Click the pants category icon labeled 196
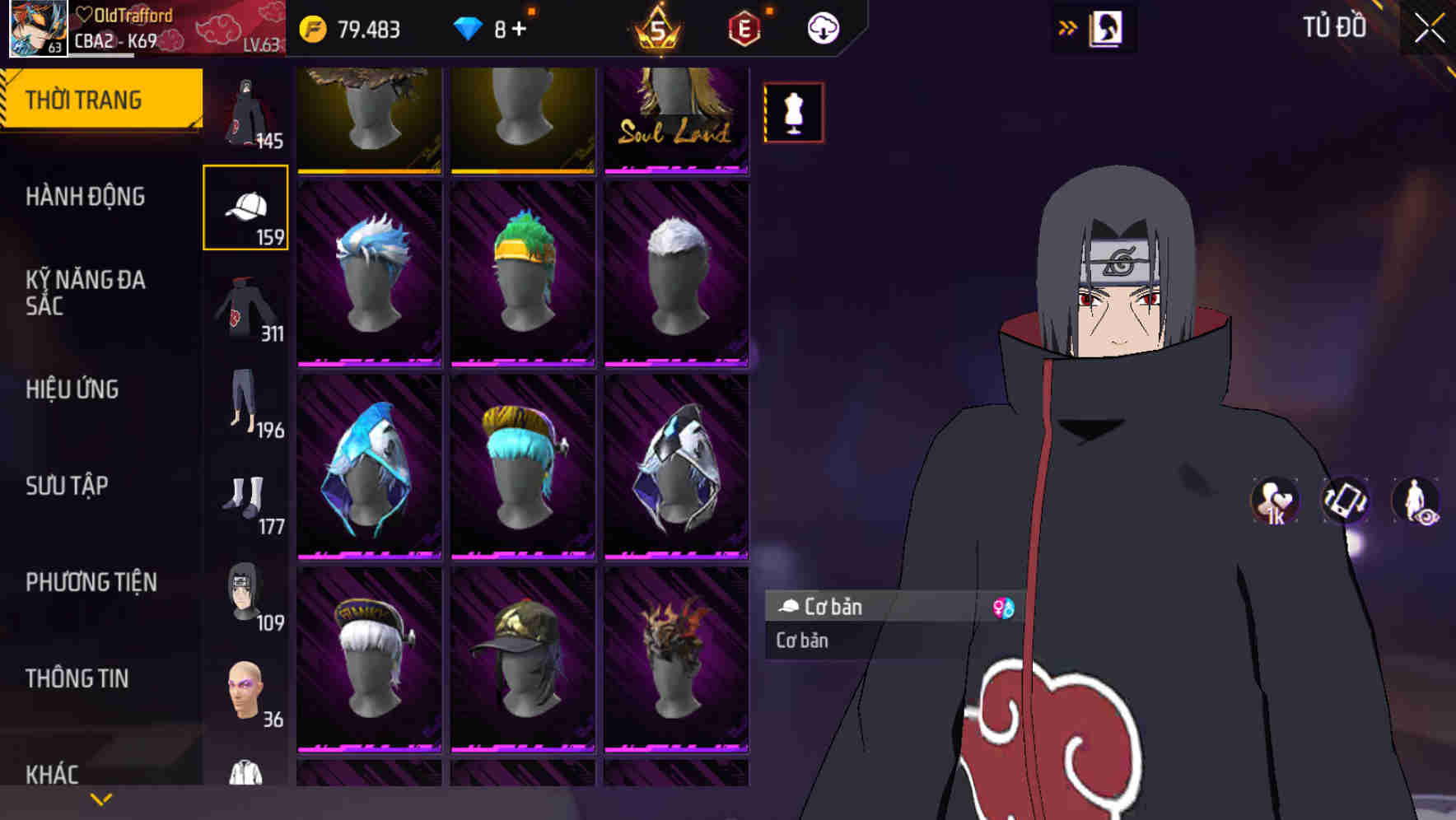The image size is (1456, 820). 245,403
